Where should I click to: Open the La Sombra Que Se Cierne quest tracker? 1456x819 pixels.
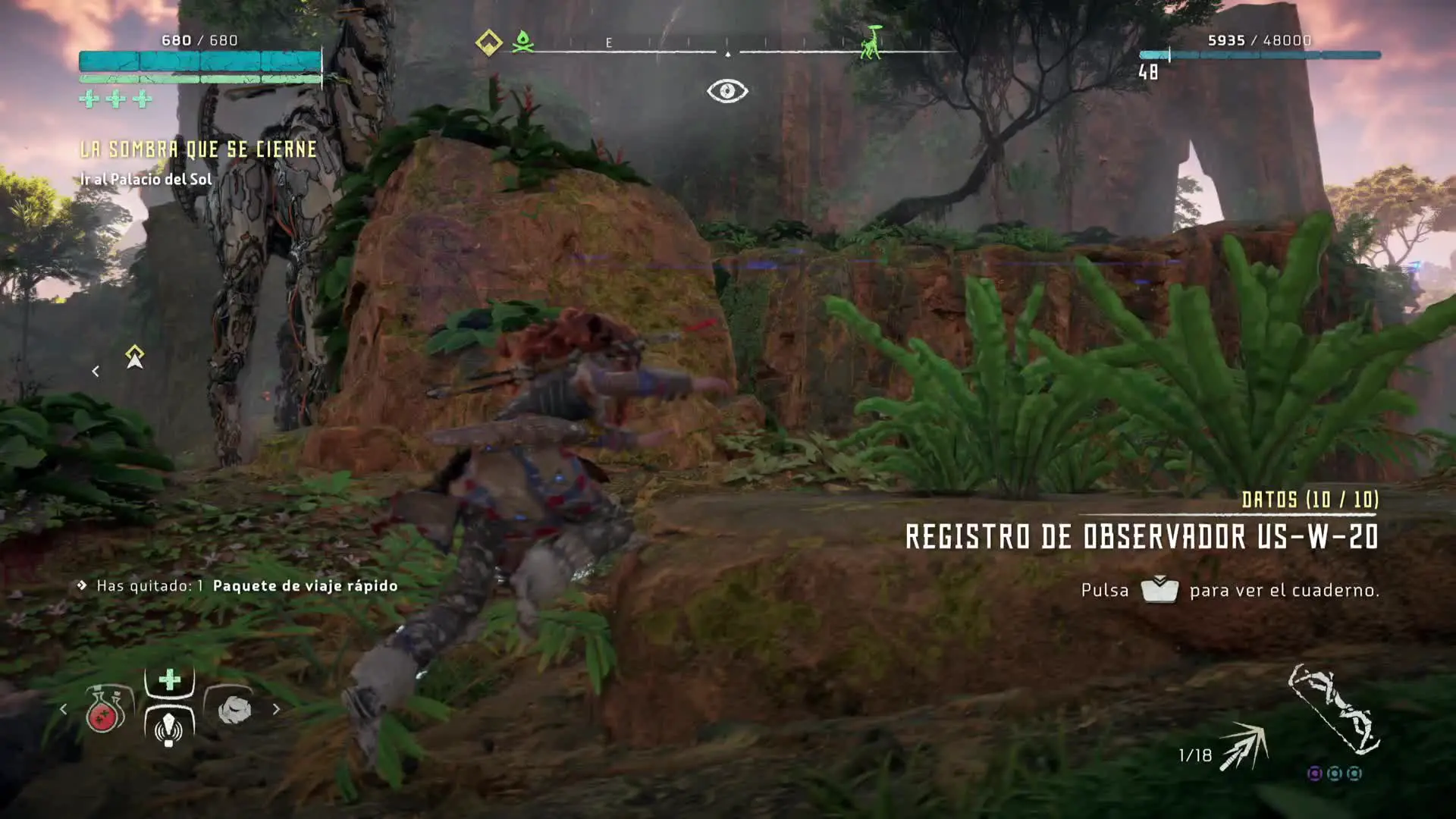(199, 149)
